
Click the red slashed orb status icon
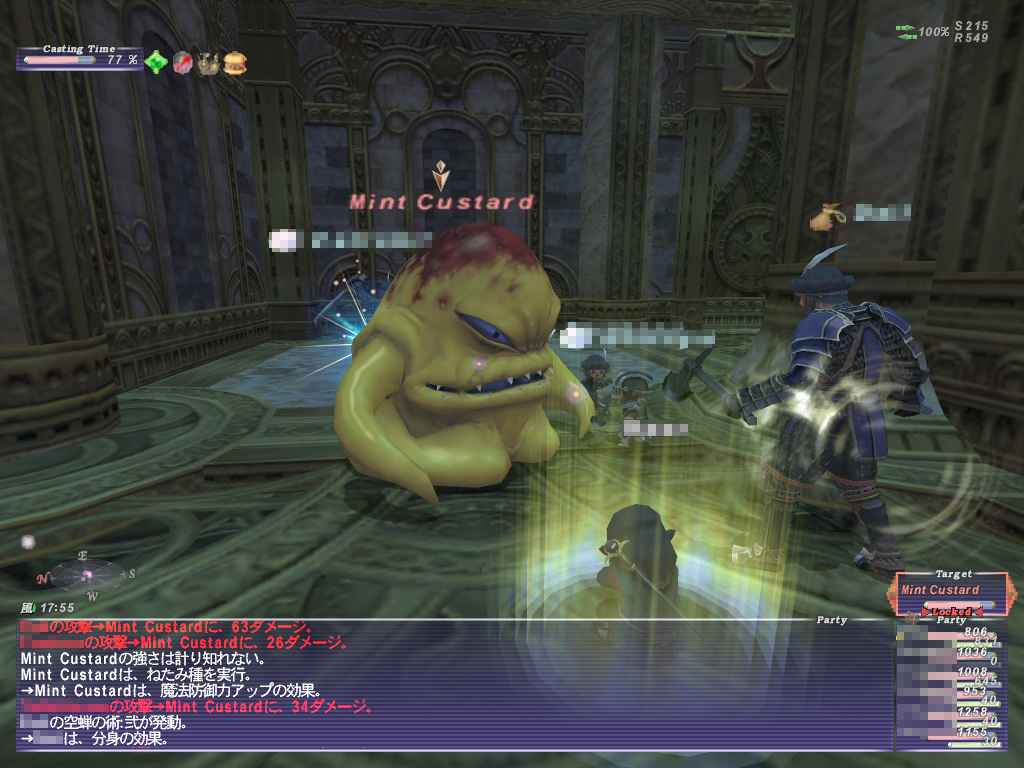click(182, 62)
